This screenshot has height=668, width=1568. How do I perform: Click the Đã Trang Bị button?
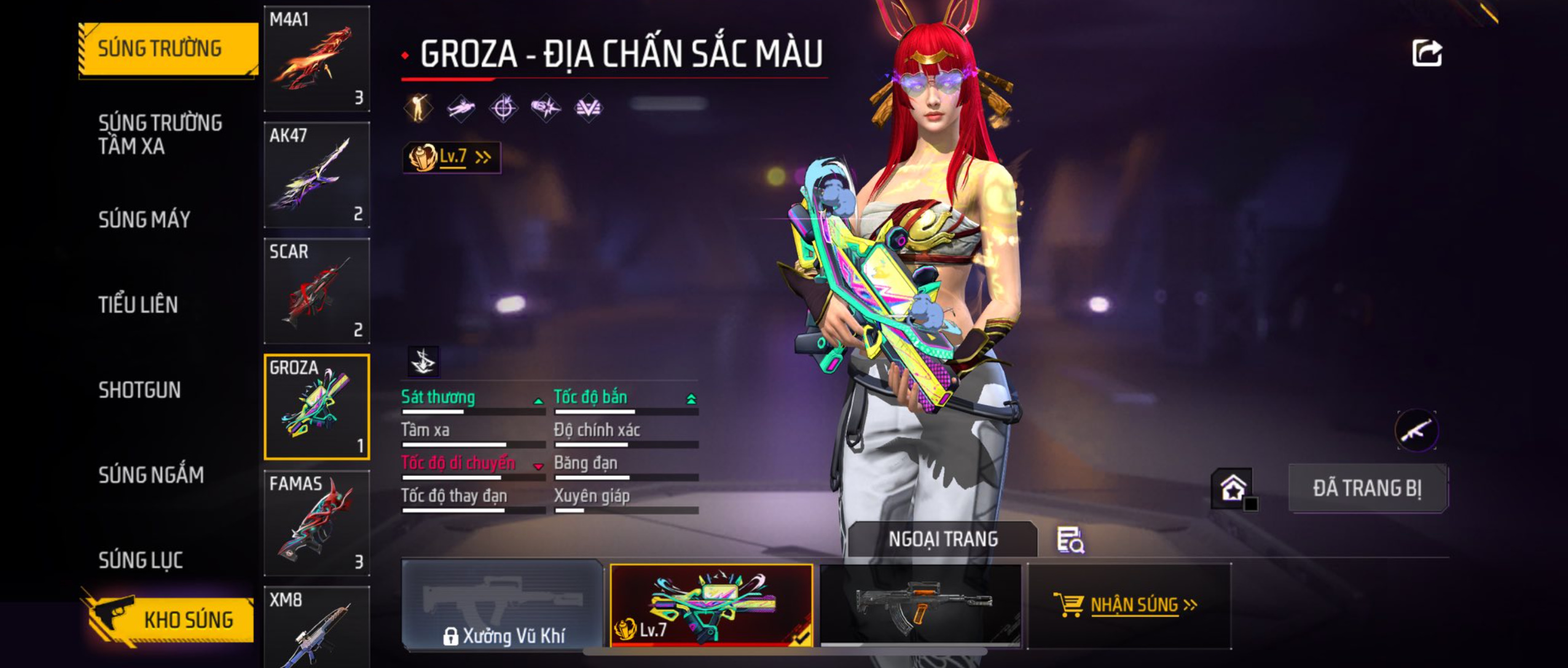click(1367, 489)
